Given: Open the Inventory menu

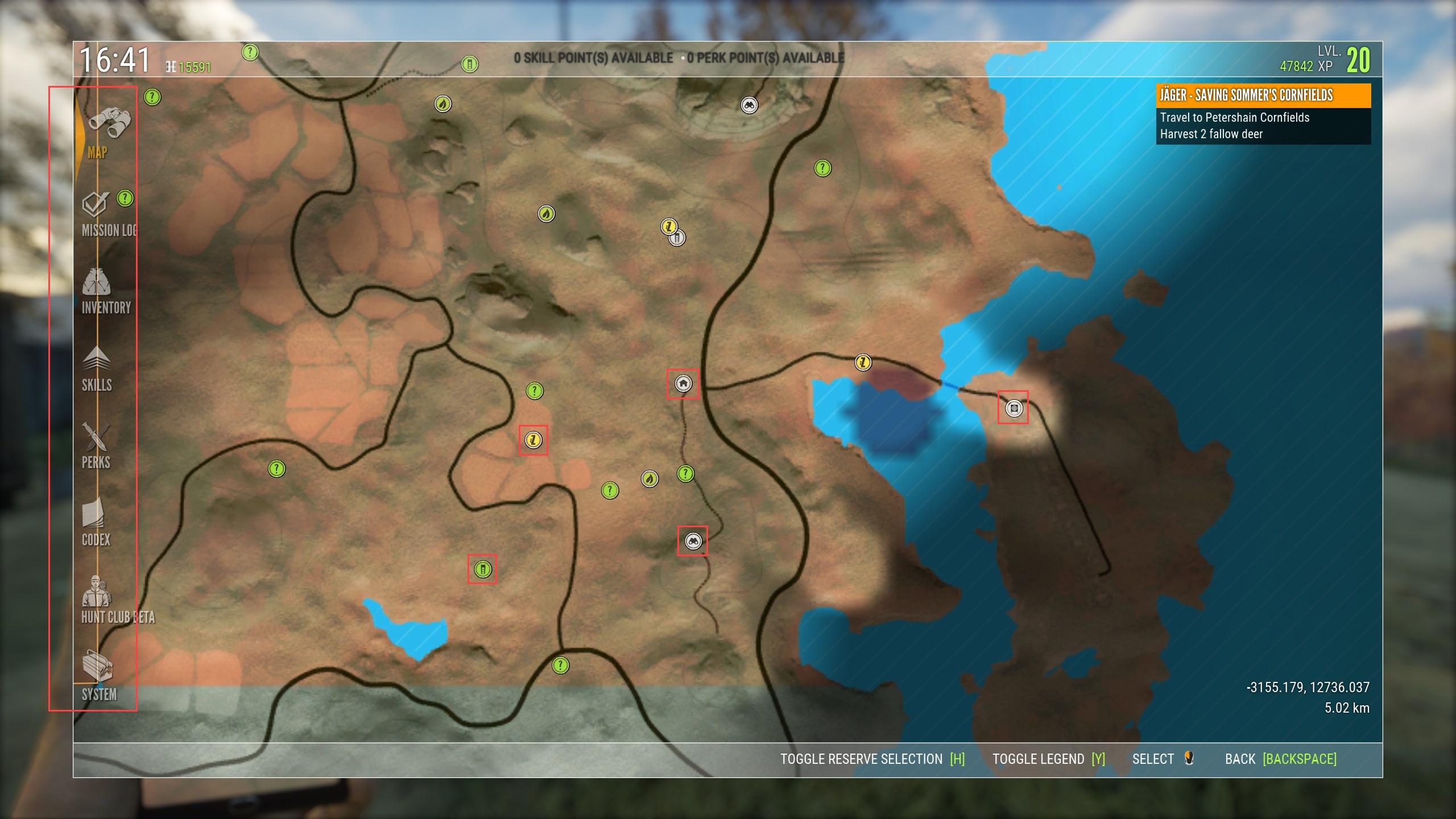Looking at the screenshot, I should [x=102, y=292].
